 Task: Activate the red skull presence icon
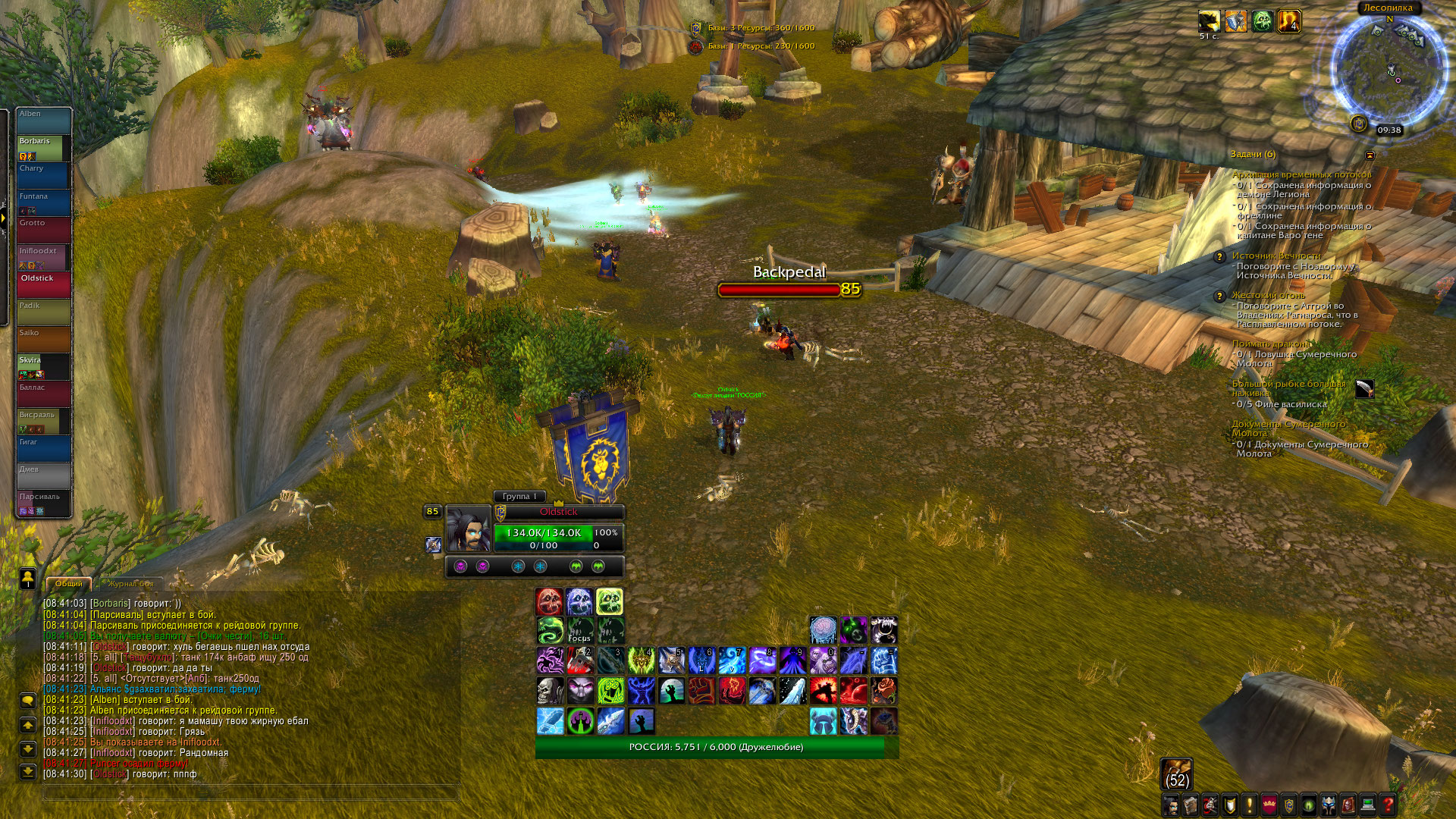pyautogui.click(x=549, y=601)
